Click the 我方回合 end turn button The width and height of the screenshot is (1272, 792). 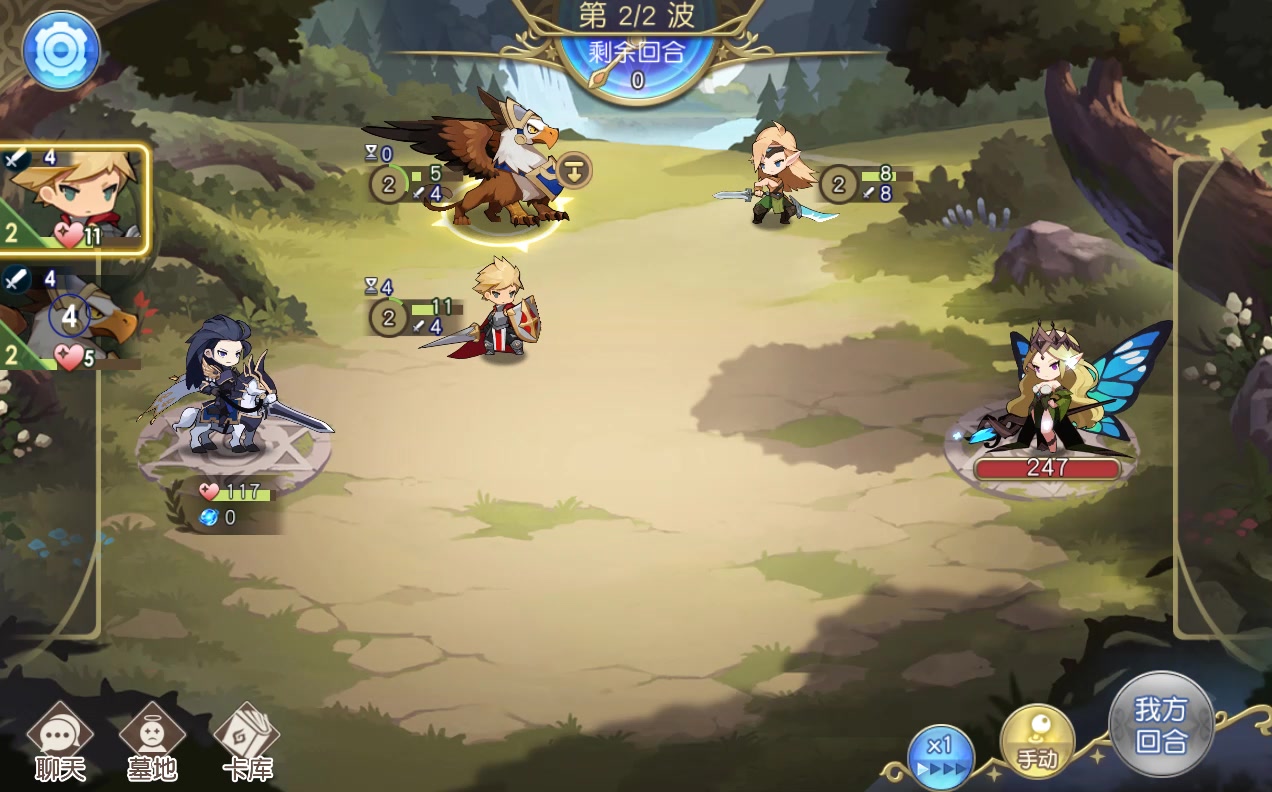1161,724
